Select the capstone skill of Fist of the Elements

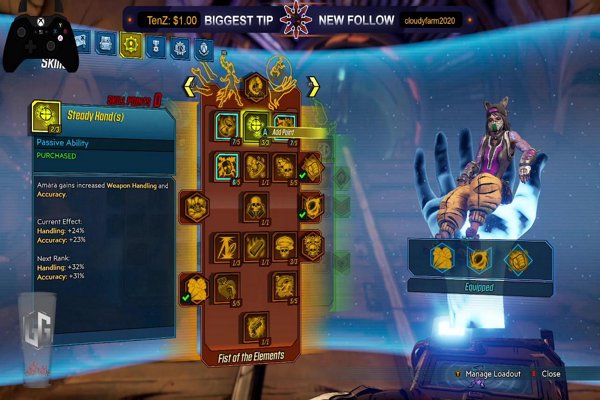[255, 324]
